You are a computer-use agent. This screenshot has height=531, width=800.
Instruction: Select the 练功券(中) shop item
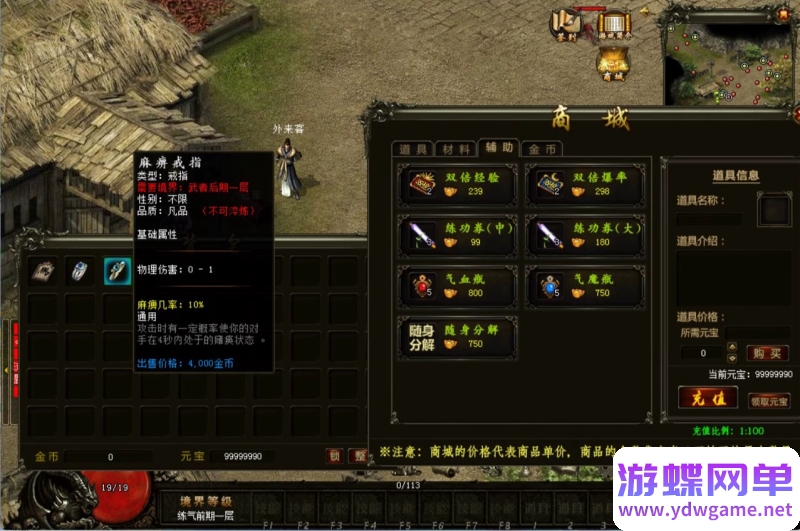(x=457, y=235)
